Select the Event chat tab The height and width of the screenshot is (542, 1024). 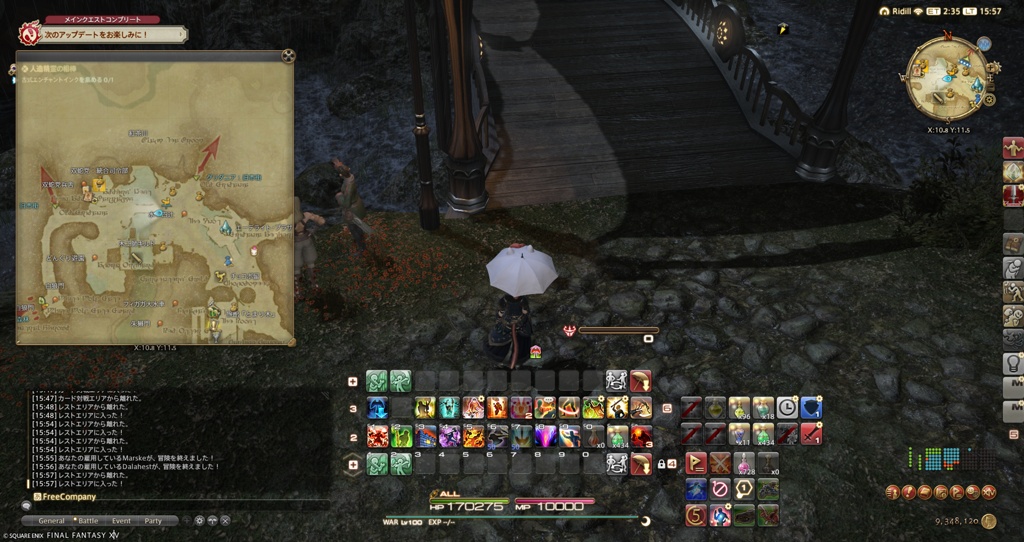pyautogui.click(x=121, y=521)
